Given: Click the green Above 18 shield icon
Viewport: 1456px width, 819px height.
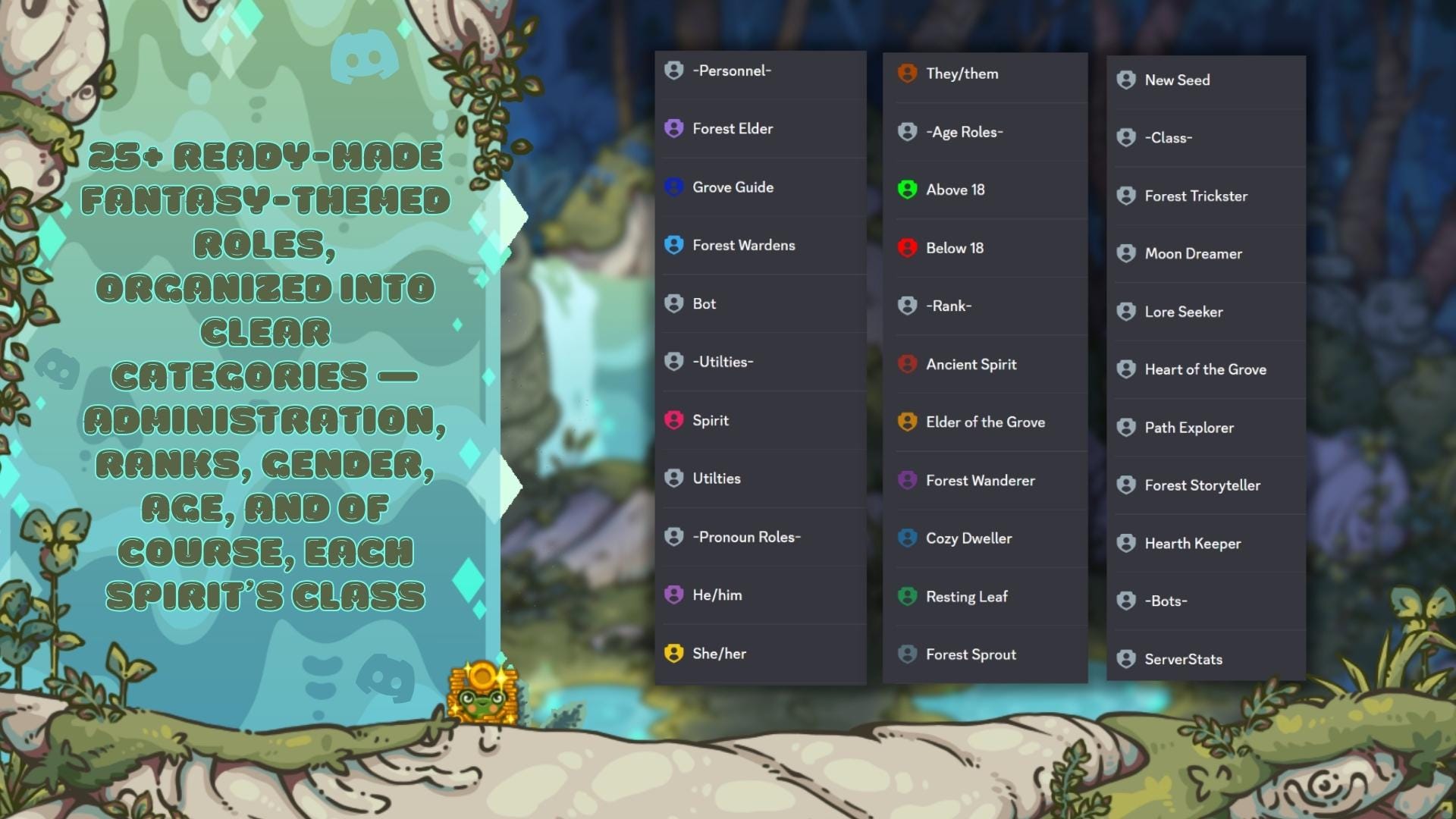Looking at the screenshot, I should coord(907,190).
